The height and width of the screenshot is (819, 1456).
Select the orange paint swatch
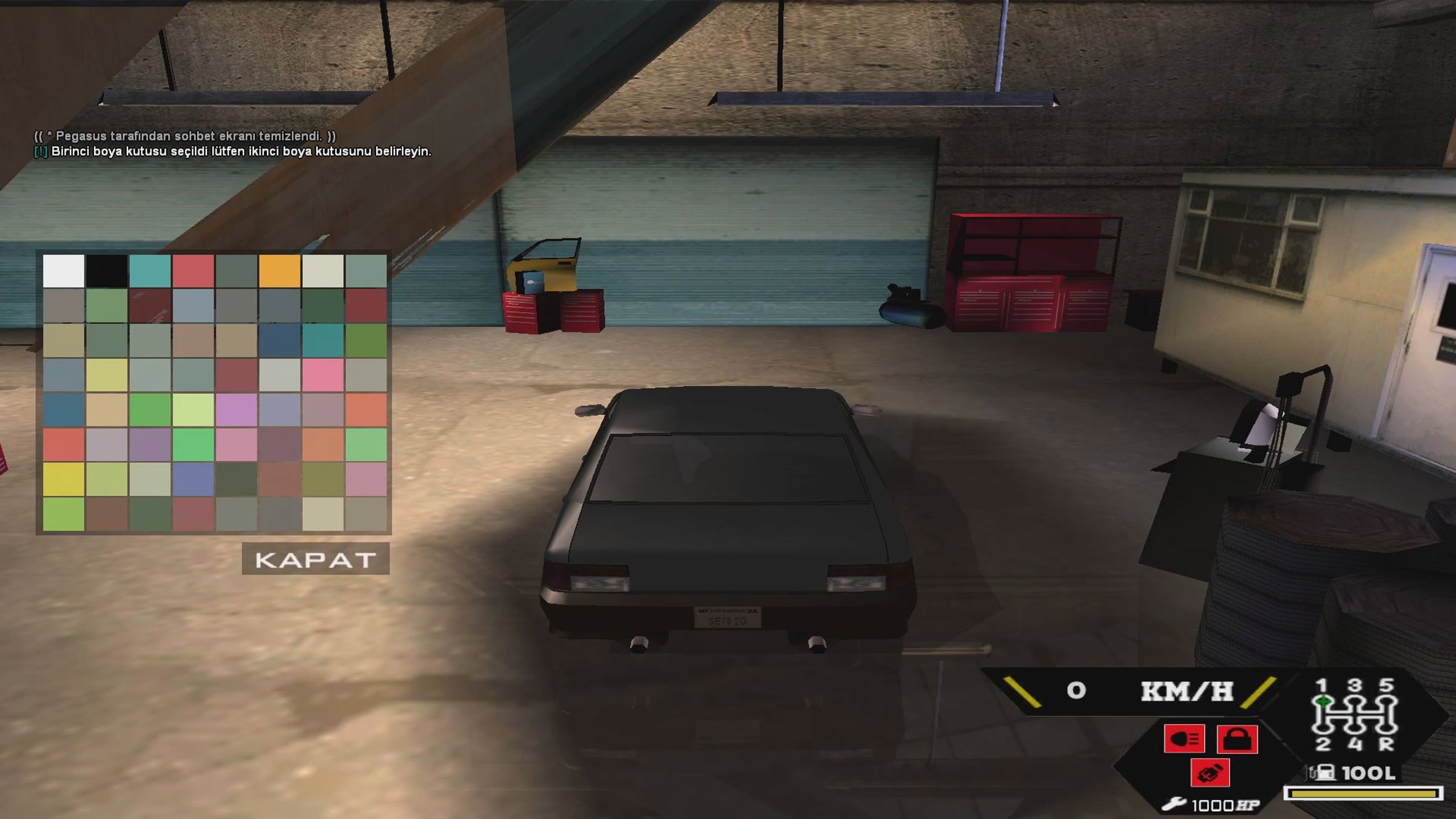[x=280, y=271]
